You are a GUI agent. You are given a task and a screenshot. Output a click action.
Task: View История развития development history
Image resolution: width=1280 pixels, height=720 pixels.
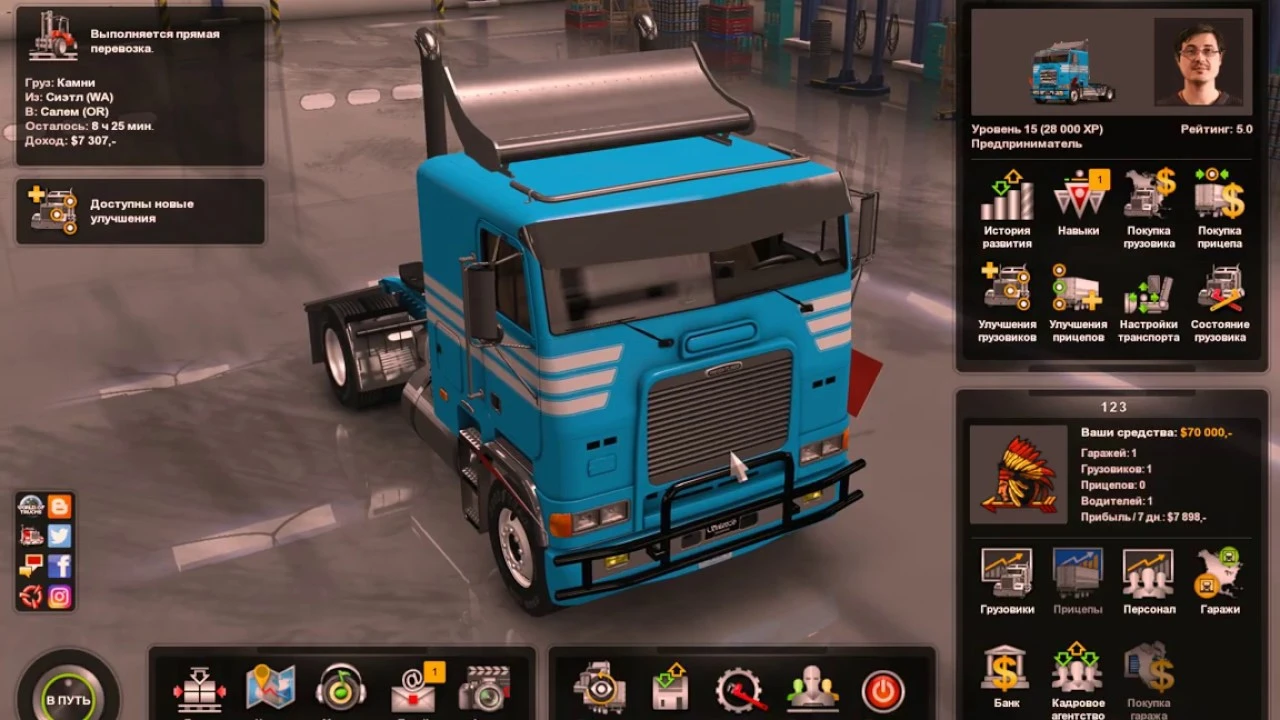tap(1005, 200)
